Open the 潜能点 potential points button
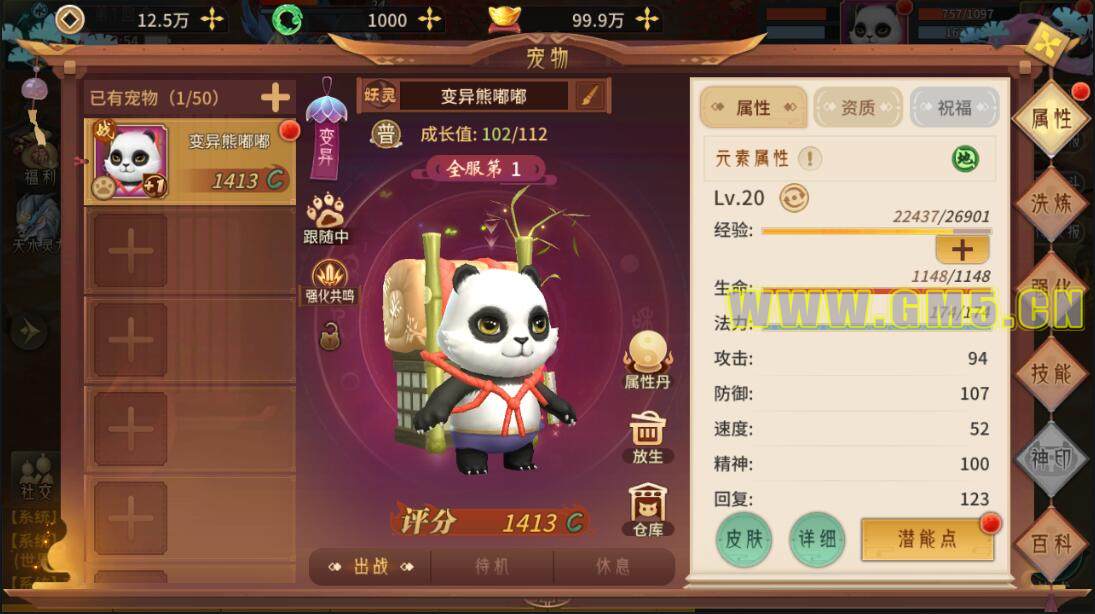The image size is (1095, 614). coord(927,539)
